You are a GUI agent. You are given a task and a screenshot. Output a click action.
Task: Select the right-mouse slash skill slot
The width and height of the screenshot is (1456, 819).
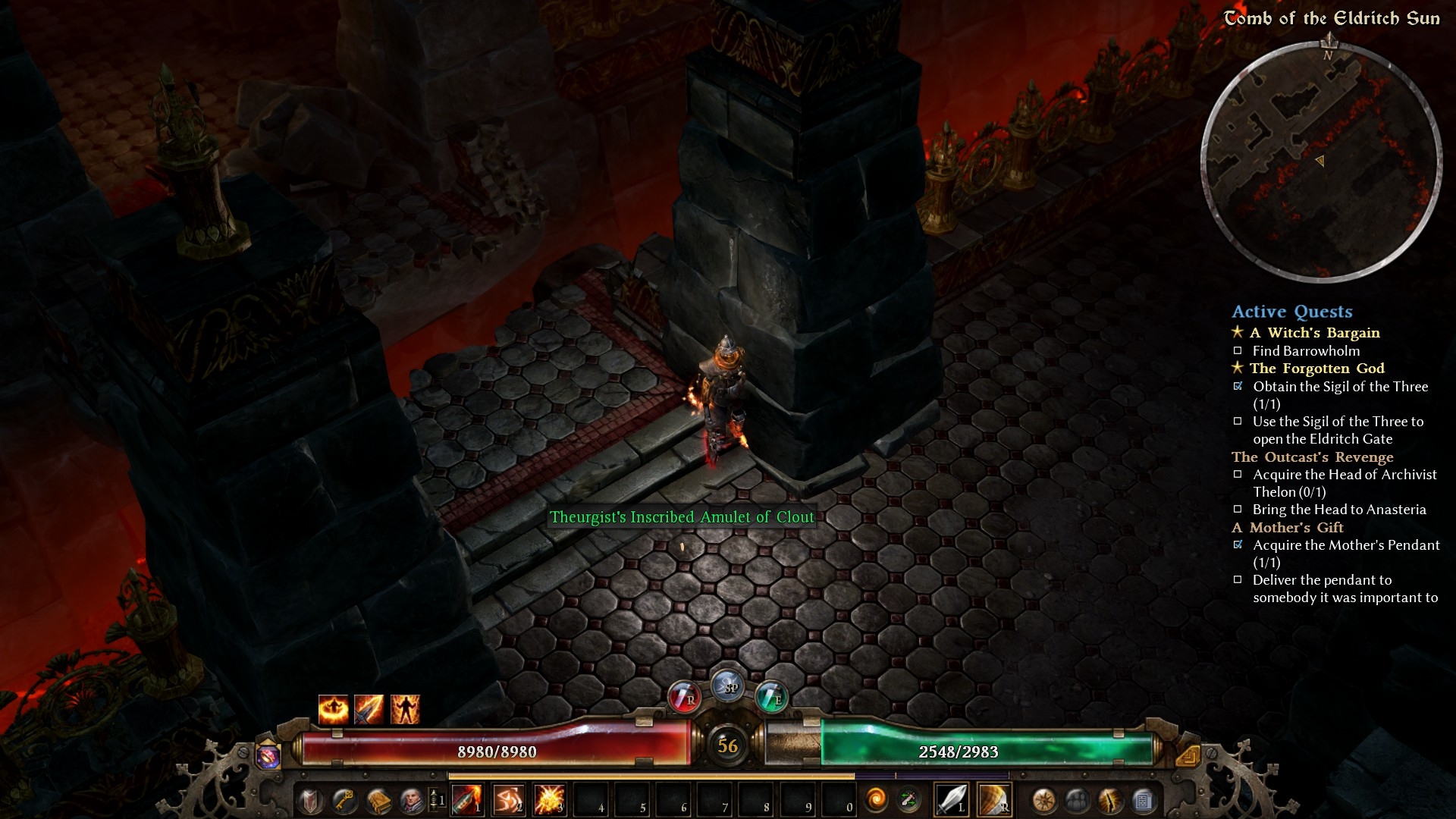click(994, 799)
